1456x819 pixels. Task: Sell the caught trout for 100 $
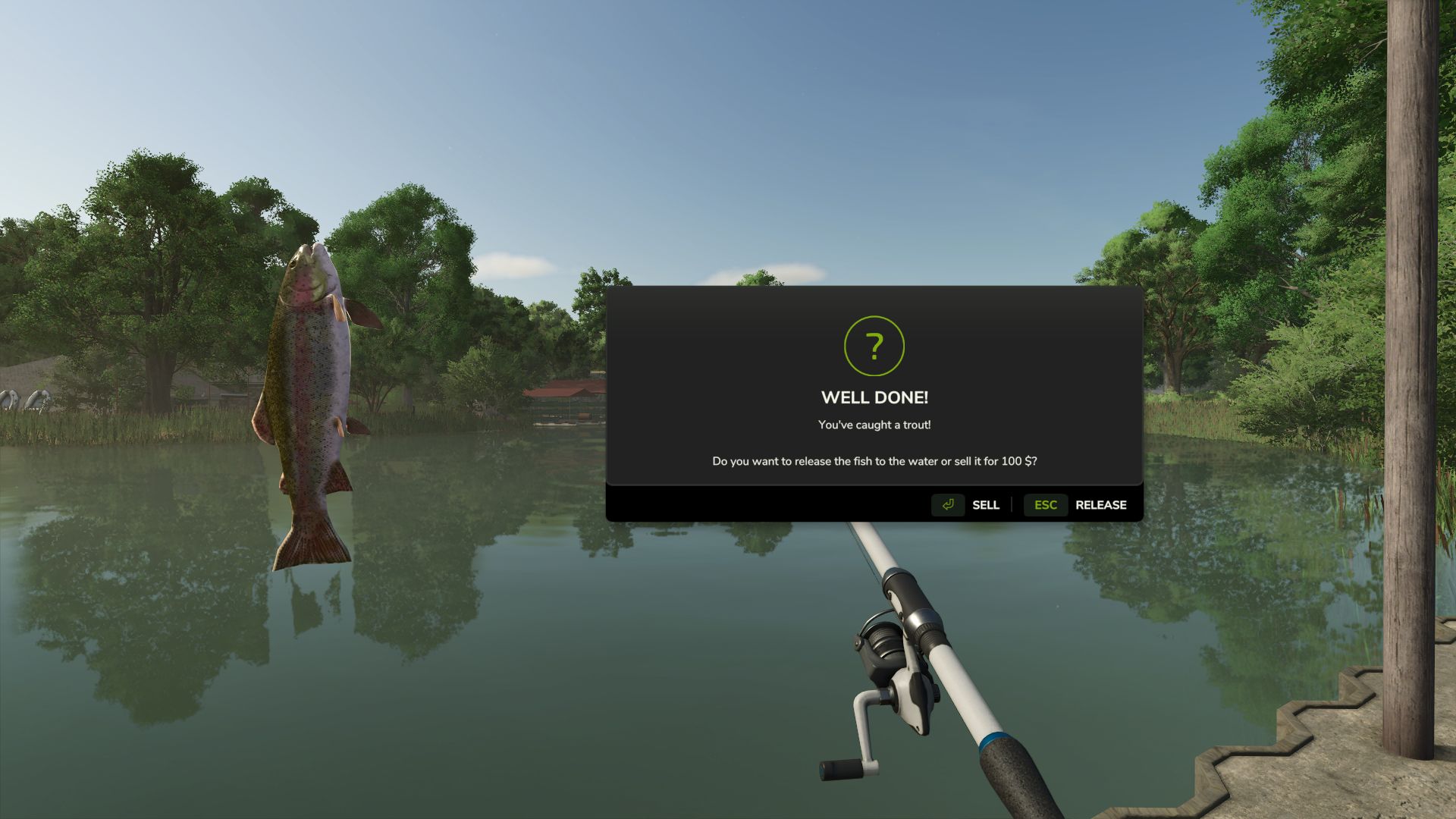click(984, 505)
